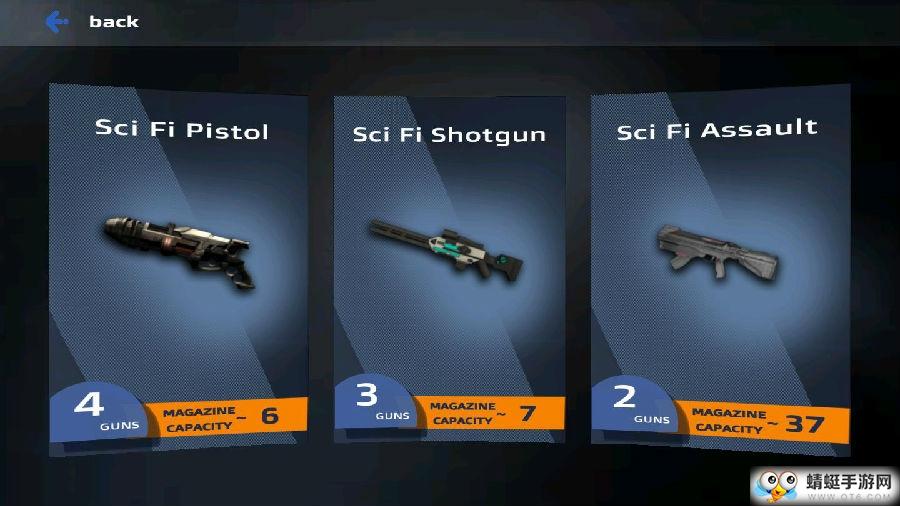Screen dimensions: 900x506
Task: Go back using the back arrow button
Action: click(x=58, y=21)
